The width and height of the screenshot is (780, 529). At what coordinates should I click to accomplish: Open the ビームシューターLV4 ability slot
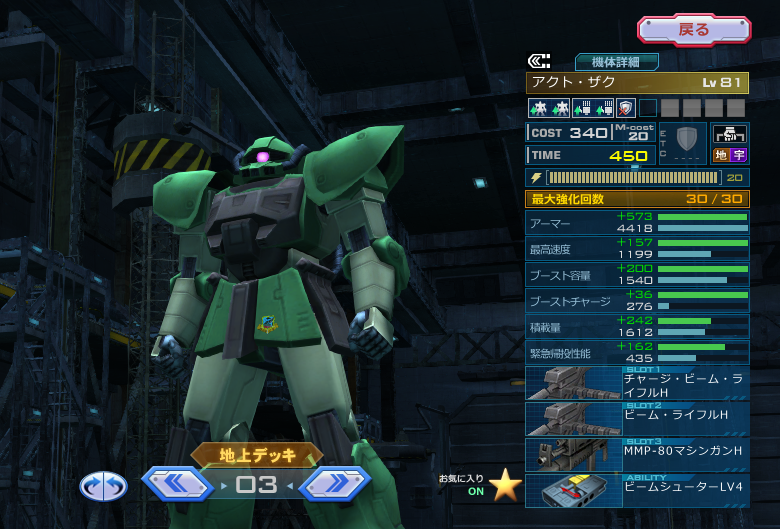[637, 490]
